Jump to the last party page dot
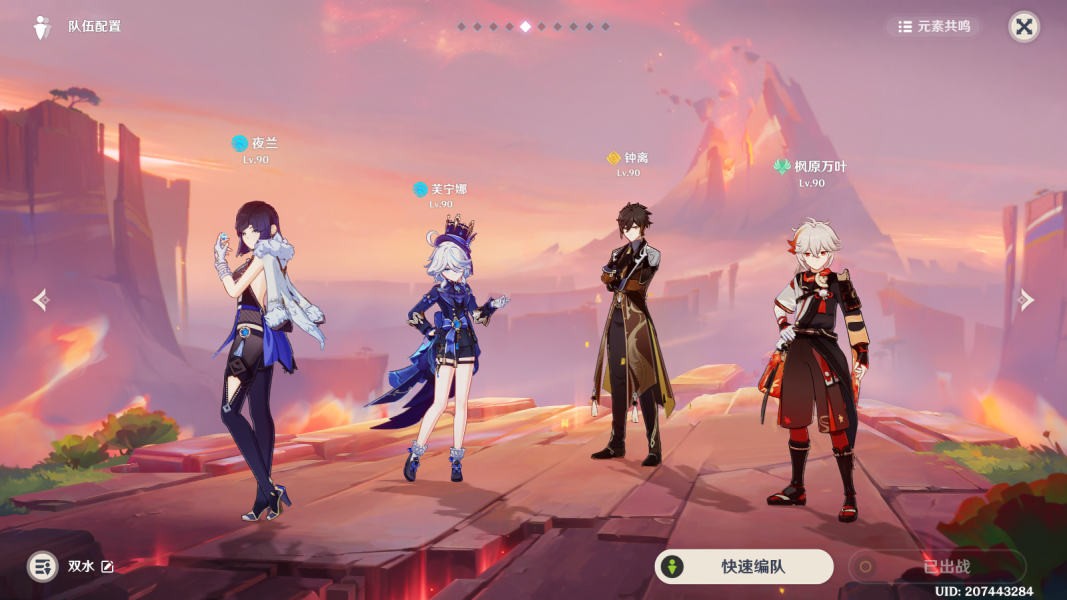Image resolution: width=1067 pixels, height=600 pixels. click(605, 27)
